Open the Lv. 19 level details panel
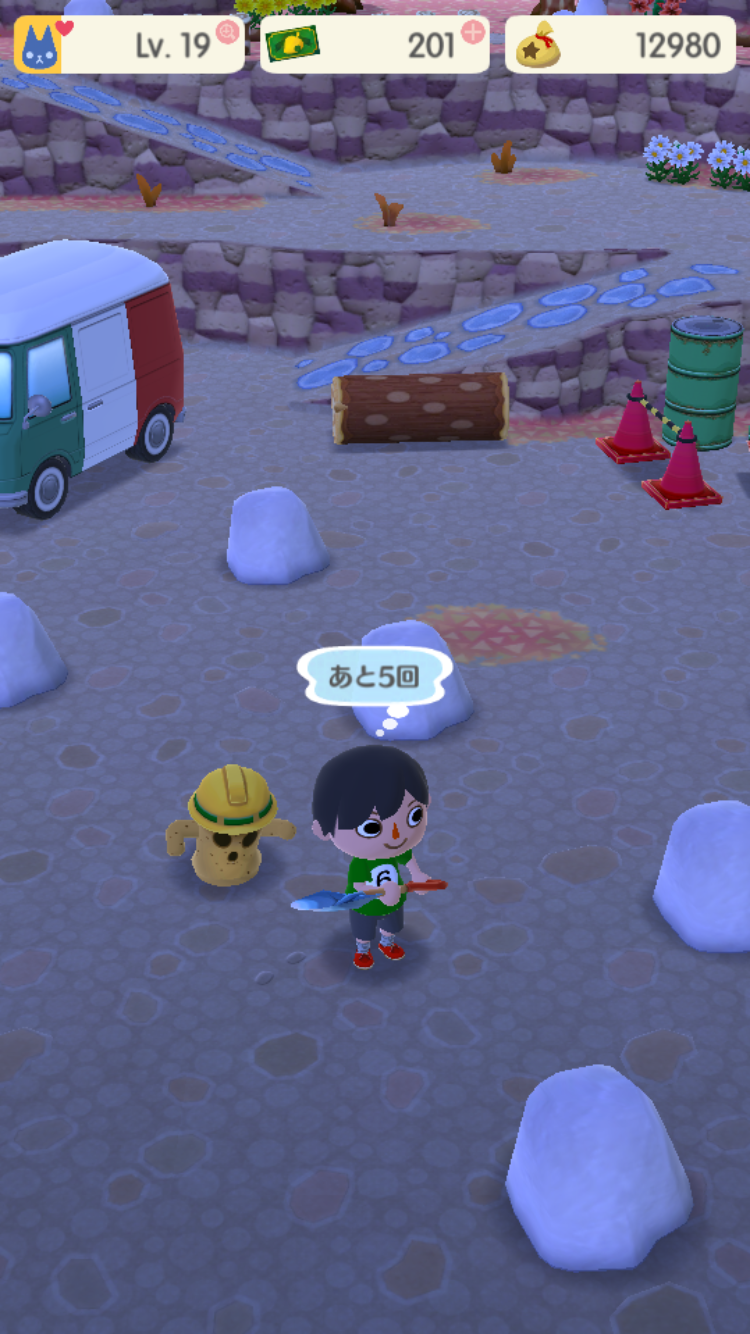The width and height of the screenshot is (750, 1334). [x=170, y=46]
